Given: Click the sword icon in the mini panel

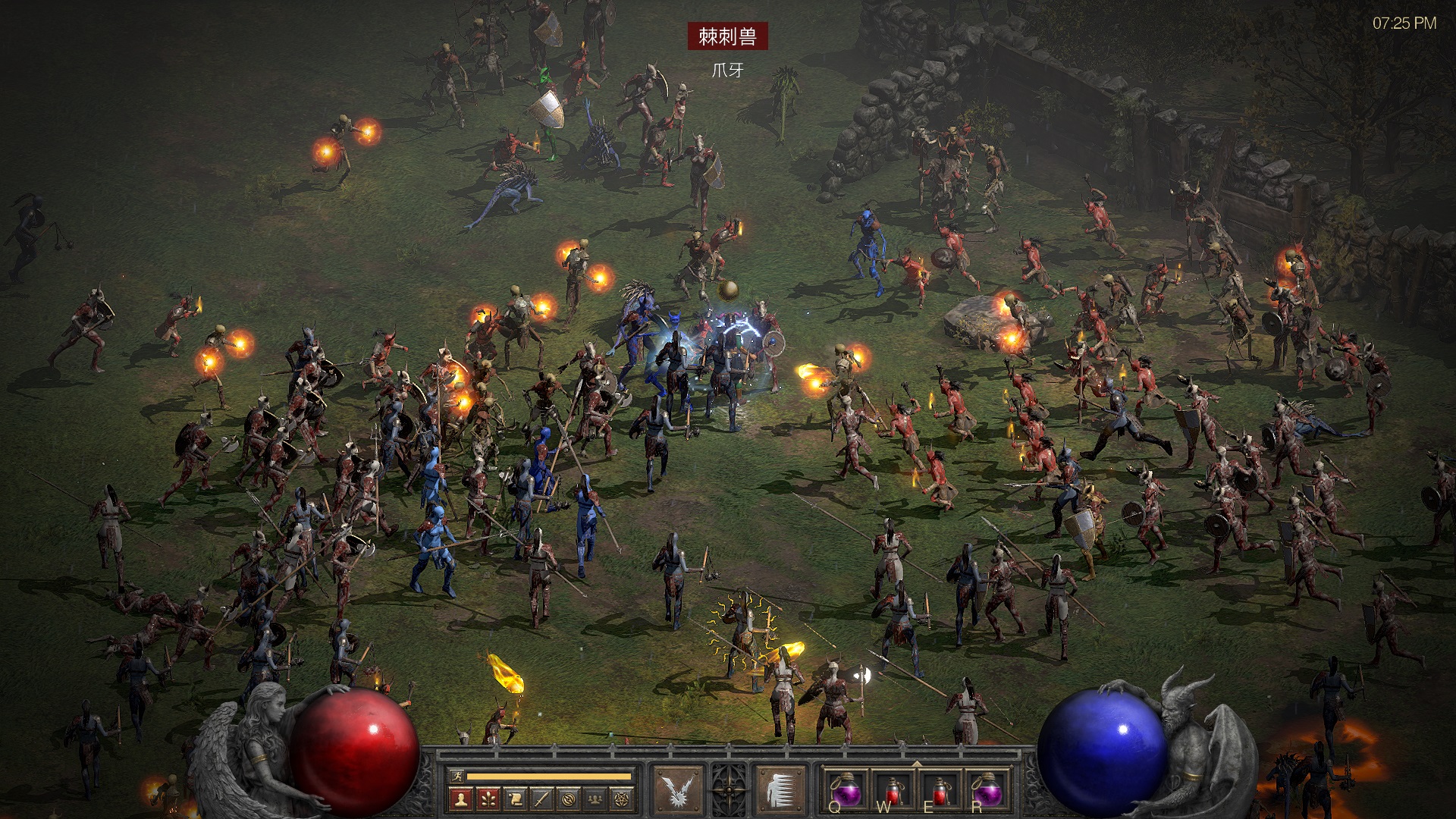Looking at the screenshot, I should pos(541,799).
